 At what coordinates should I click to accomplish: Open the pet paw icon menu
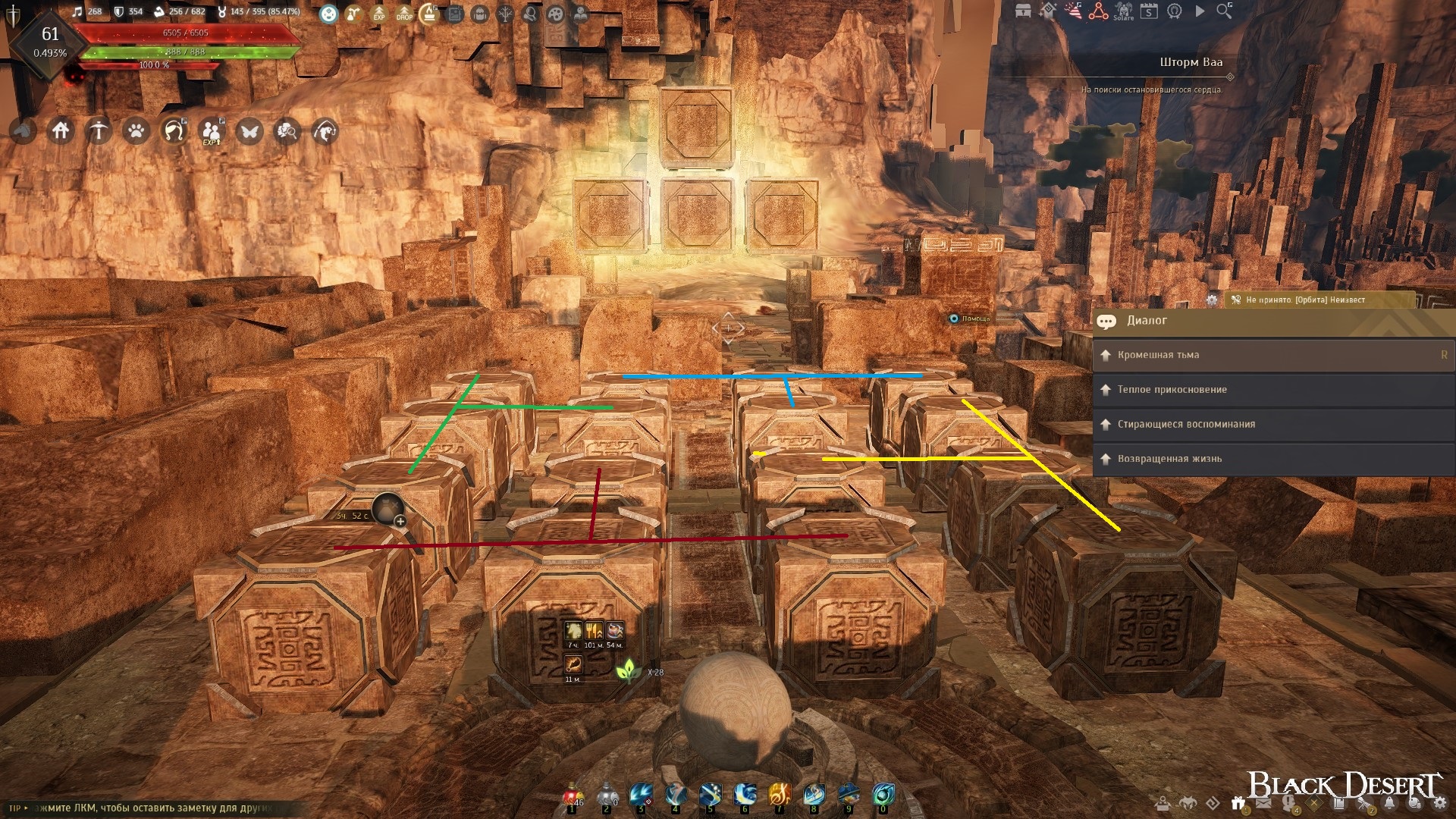(x=136, y=131)
